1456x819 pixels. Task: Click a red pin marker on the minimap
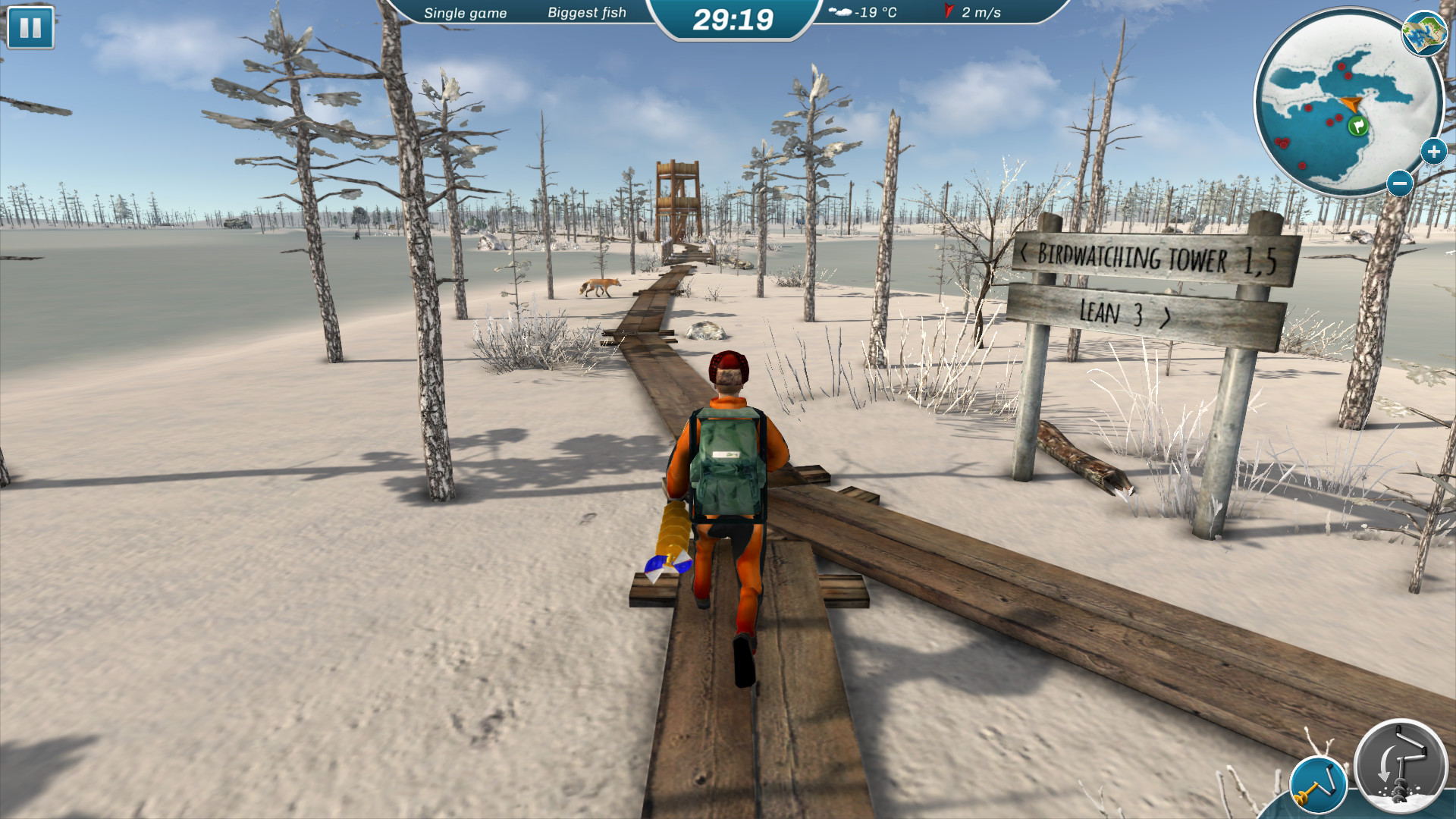(1342, 67)
